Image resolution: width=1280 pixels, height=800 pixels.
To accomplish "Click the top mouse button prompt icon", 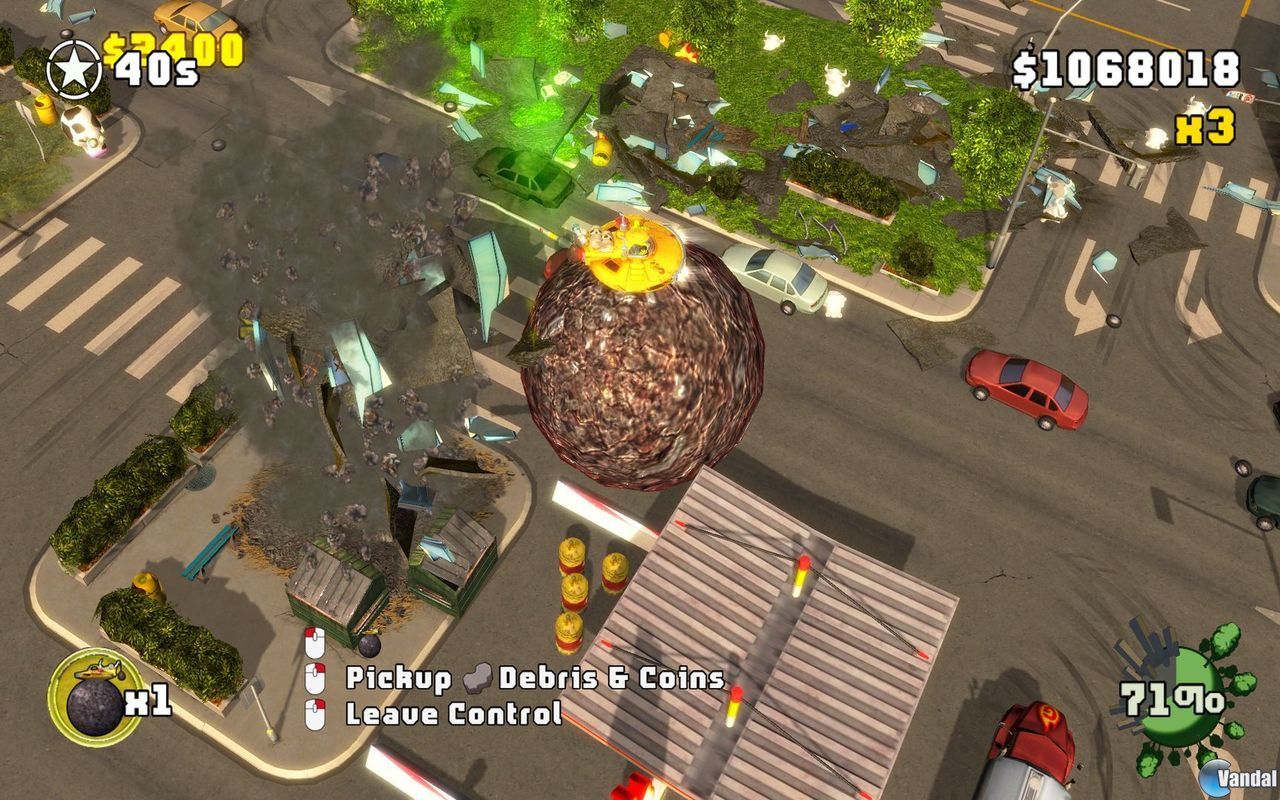I will (315, 644).
